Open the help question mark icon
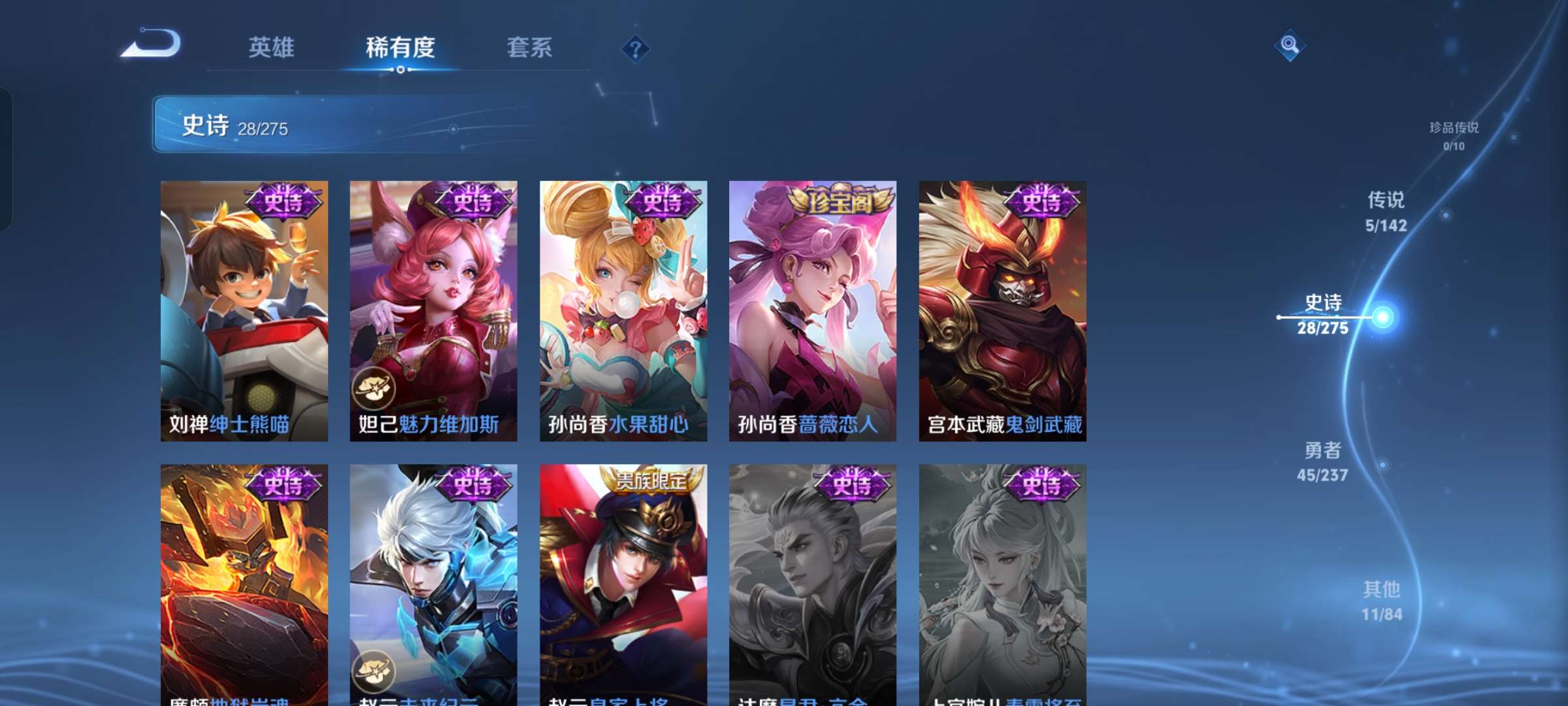This screenshot has height=706, width=1568. 636,49
